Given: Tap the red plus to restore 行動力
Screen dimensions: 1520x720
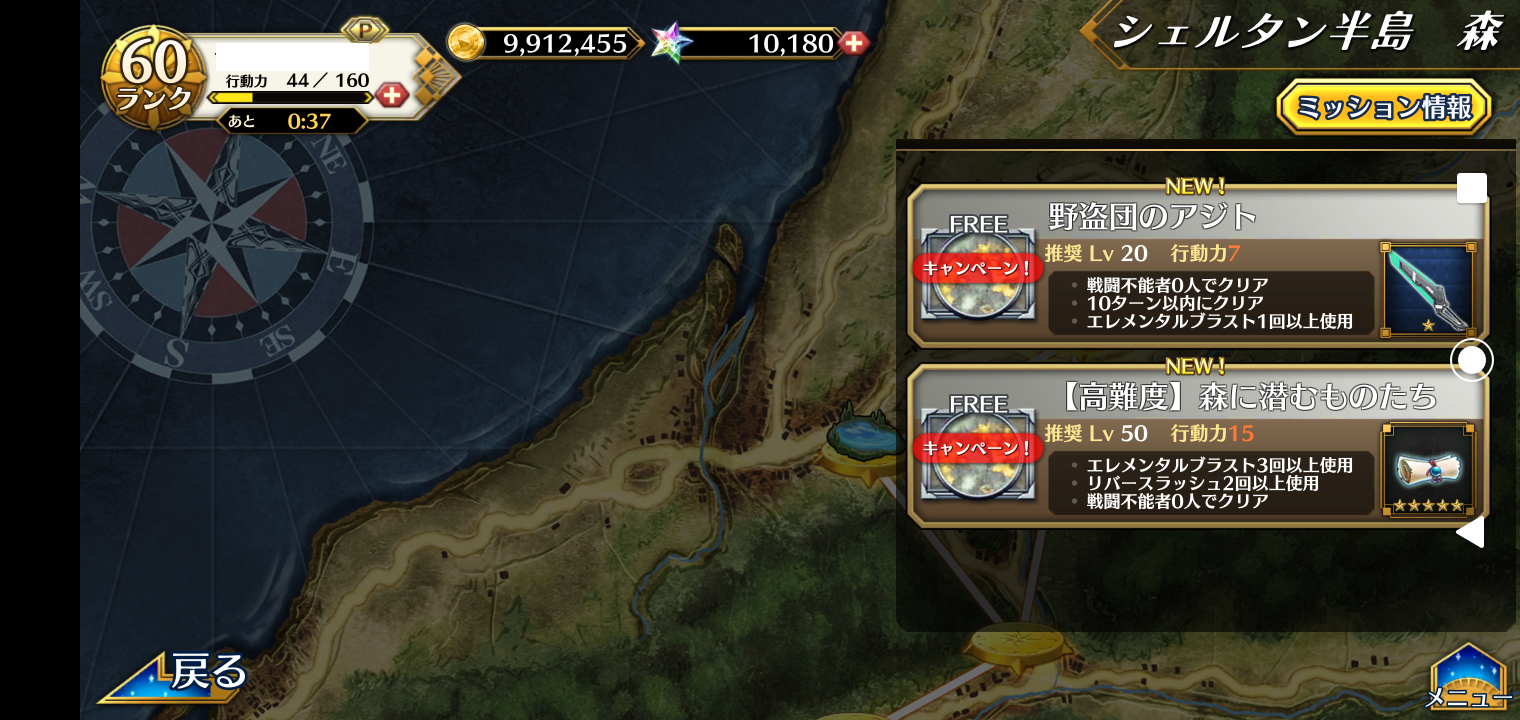Looking at the screenshot, I should [x=392, y=96].
